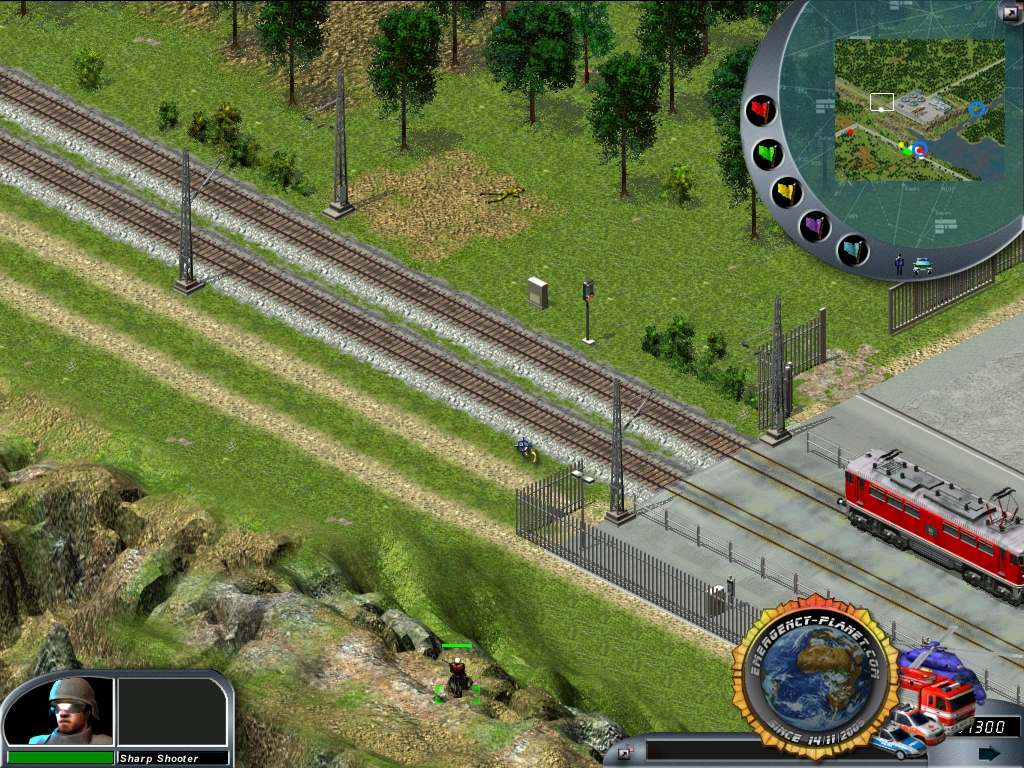The width and height of the screenshot is (1024, 768).
Task: Select the red flag marker button
Action: tap(762, 111)
